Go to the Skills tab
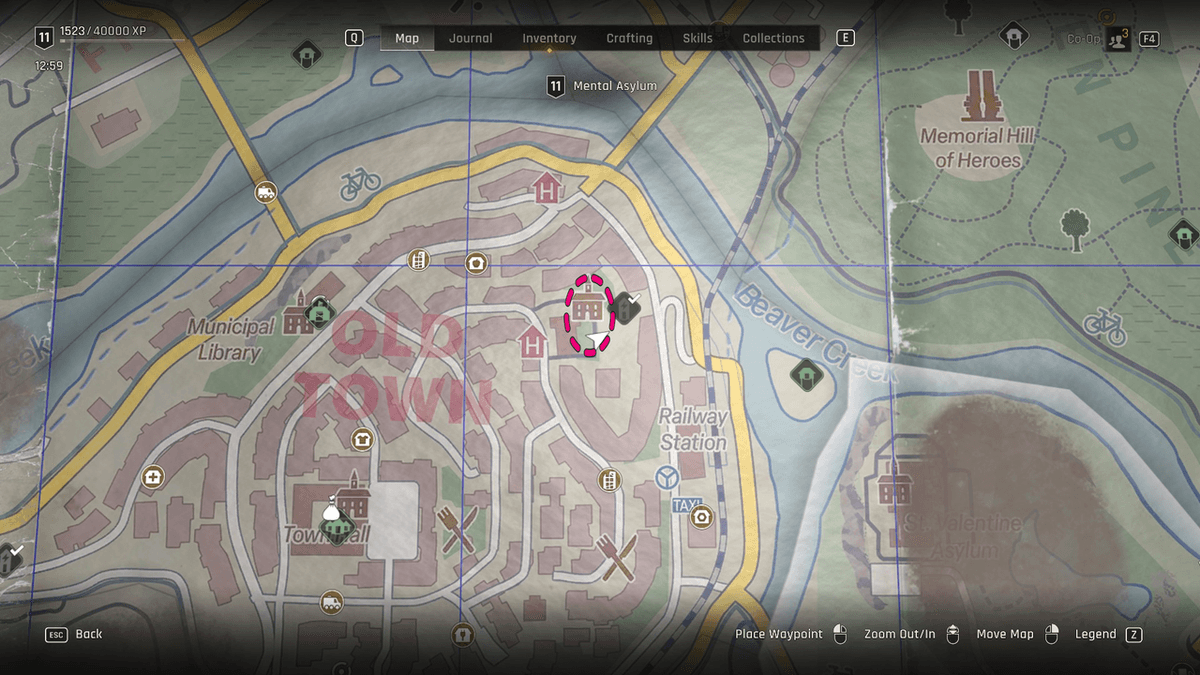Viewport: 1200px width, 675px height. (697, 38)
